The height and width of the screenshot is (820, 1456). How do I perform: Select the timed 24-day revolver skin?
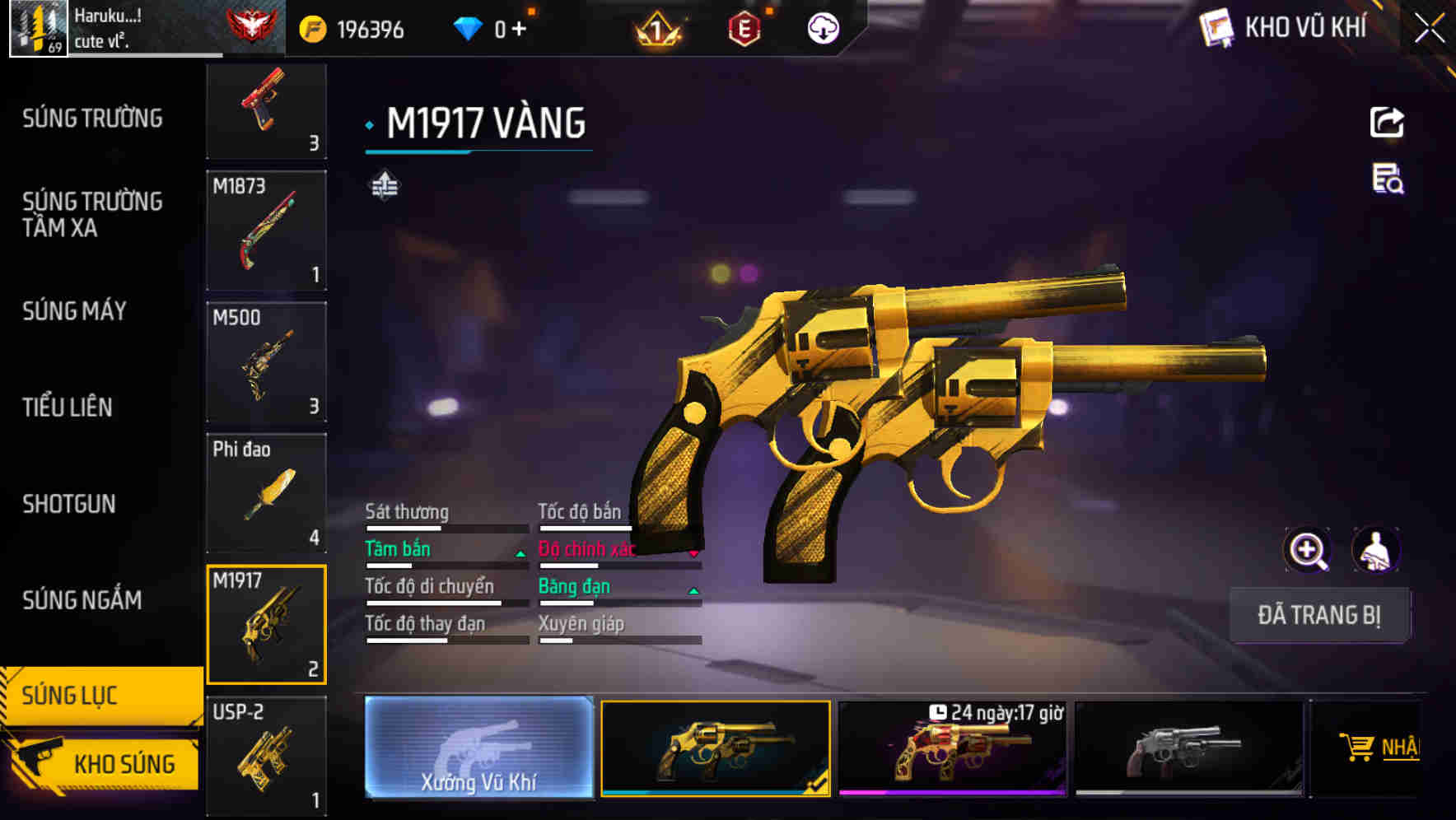click(x=952, y=748)
